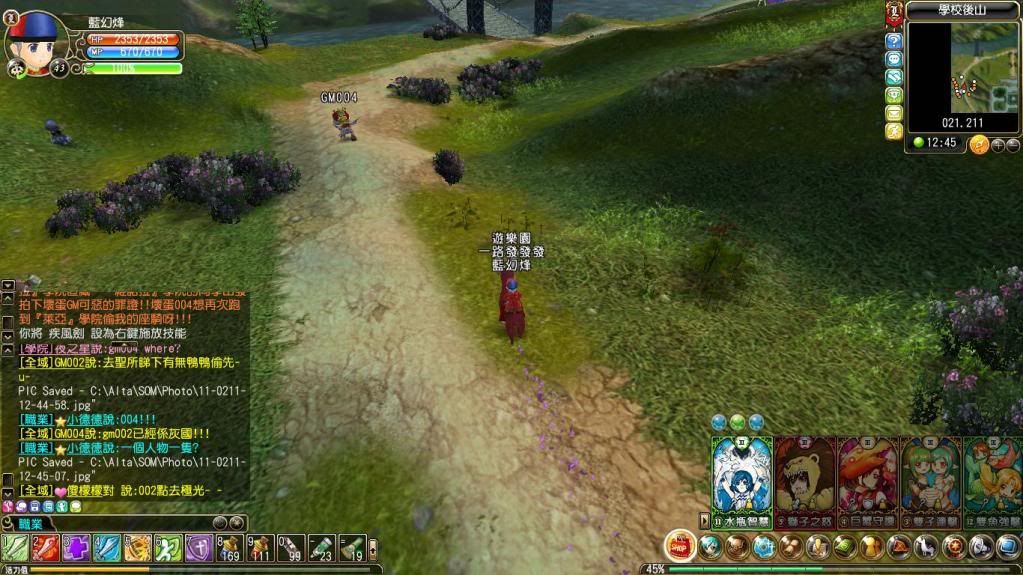Viewport: 1023px width, 575px height.
Task: Zoom out the minimap with minus button
Action: [1013, 145]
